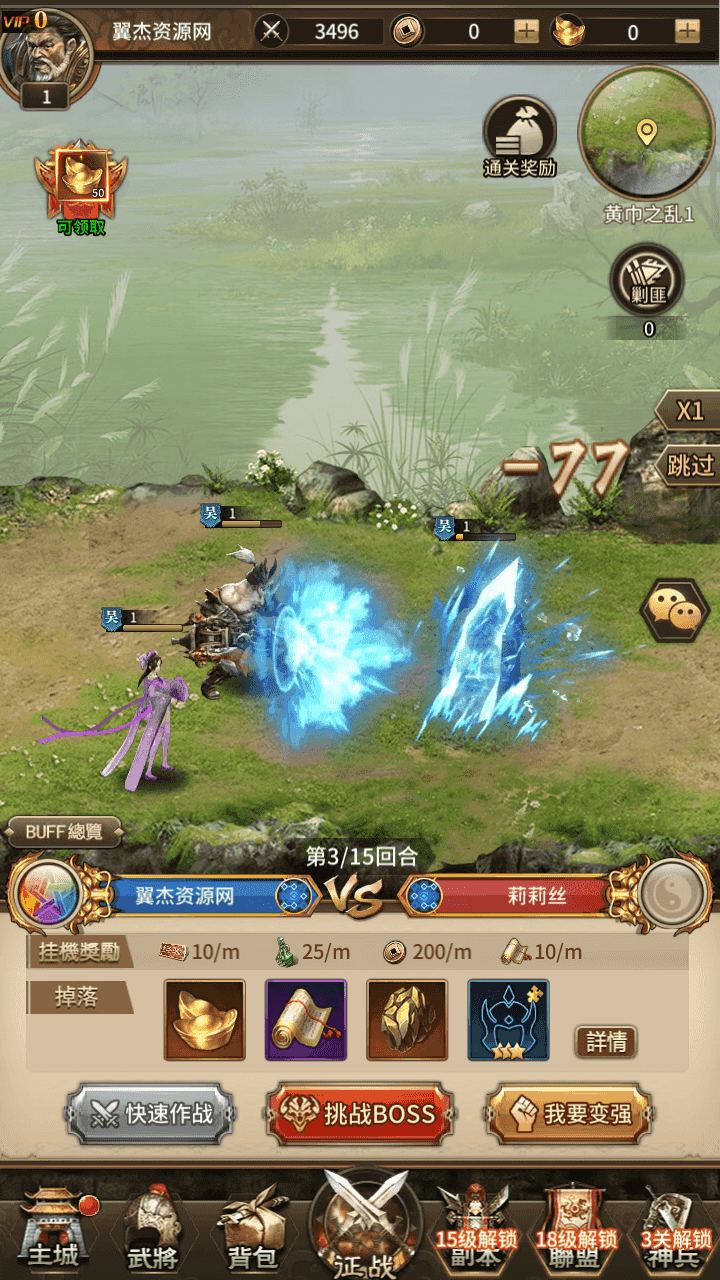The image size is (720, 1280).
Task: Open the 通关奖励 stage rewards
Action: [x=519, y=137]
